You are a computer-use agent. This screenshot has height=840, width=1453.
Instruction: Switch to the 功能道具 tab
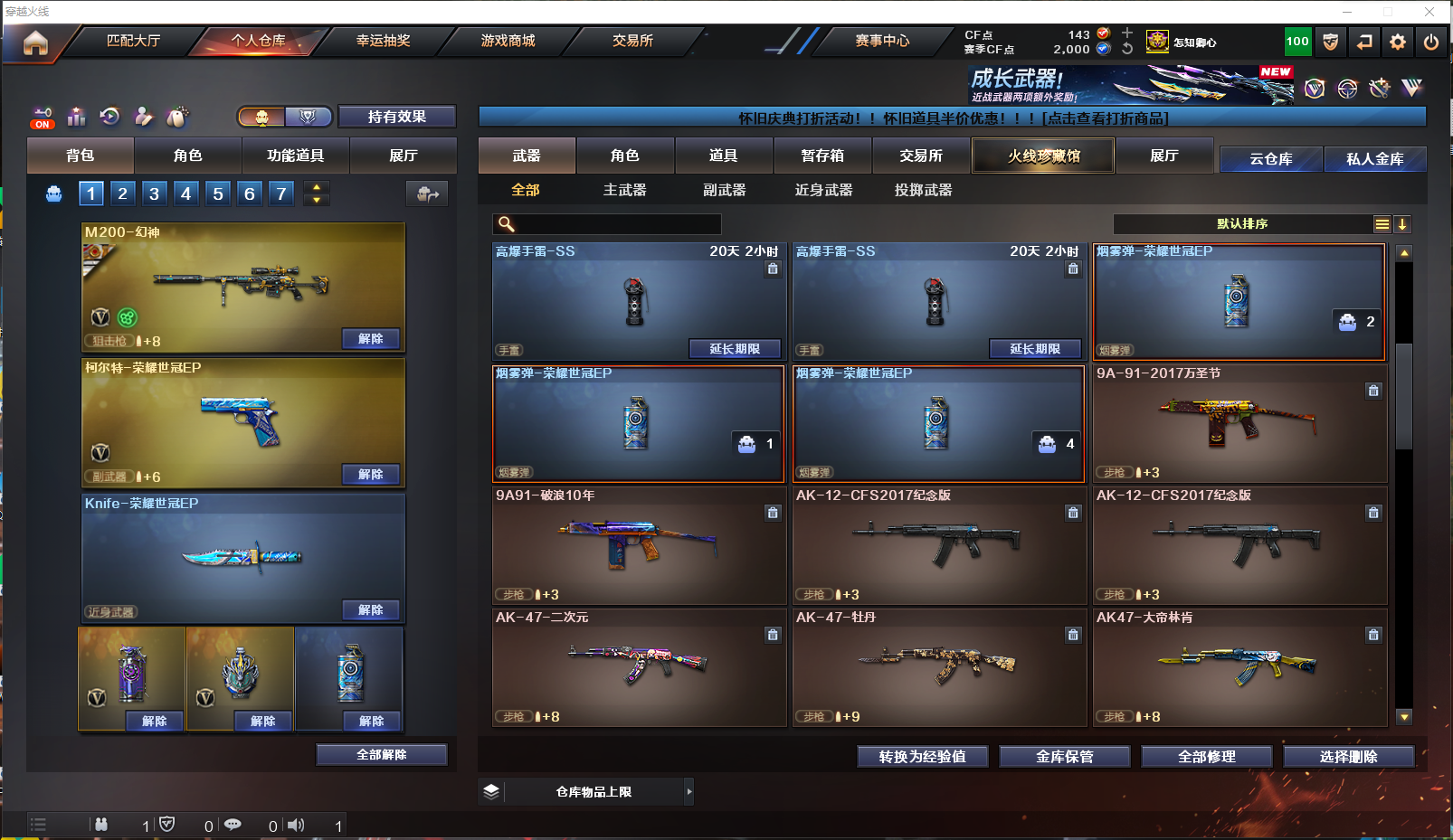tap(295, 156)
